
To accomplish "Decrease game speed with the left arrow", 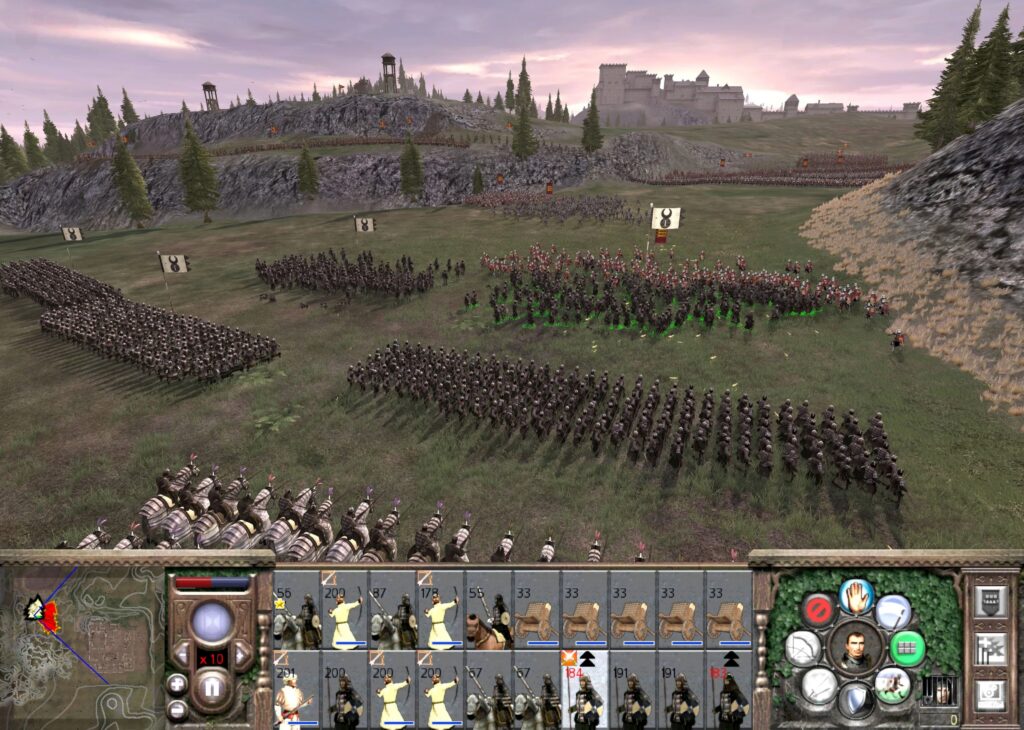I will point(181,657).
